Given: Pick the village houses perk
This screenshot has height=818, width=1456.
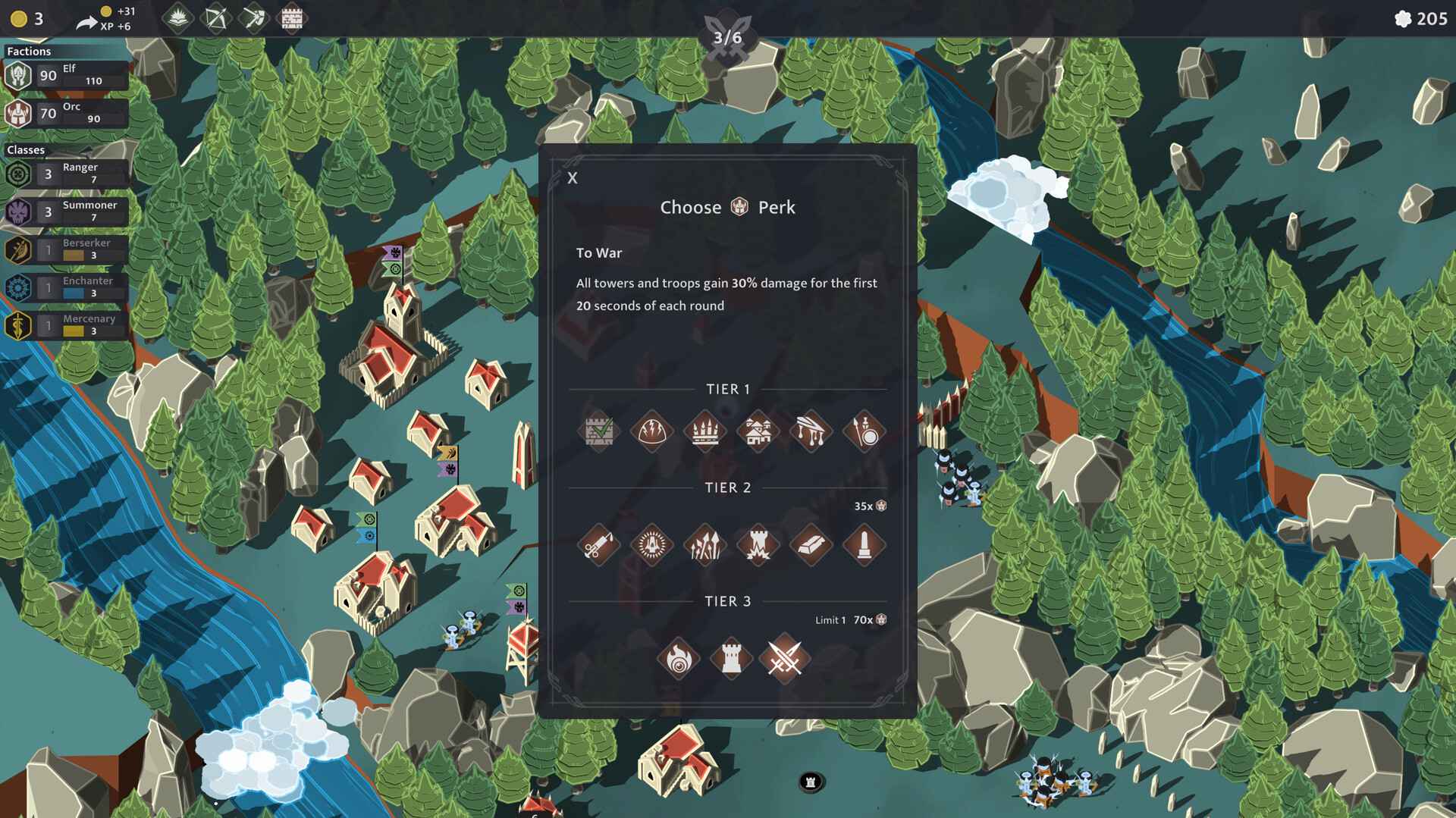Looking at the screenshot, I should click(x=758, y=431).
